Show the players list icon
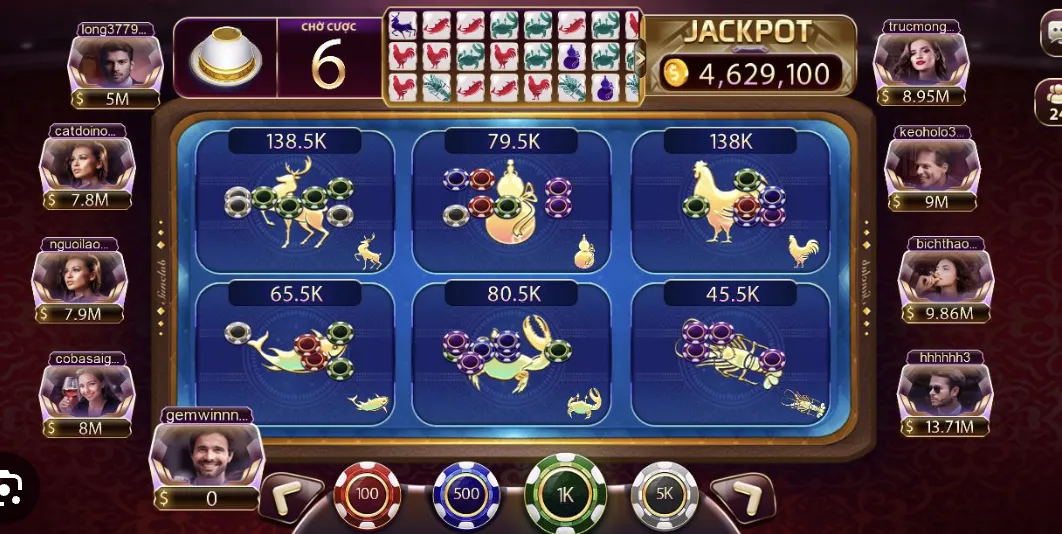This screenshot has height=534, width=1062. (x=1050, y=101)
